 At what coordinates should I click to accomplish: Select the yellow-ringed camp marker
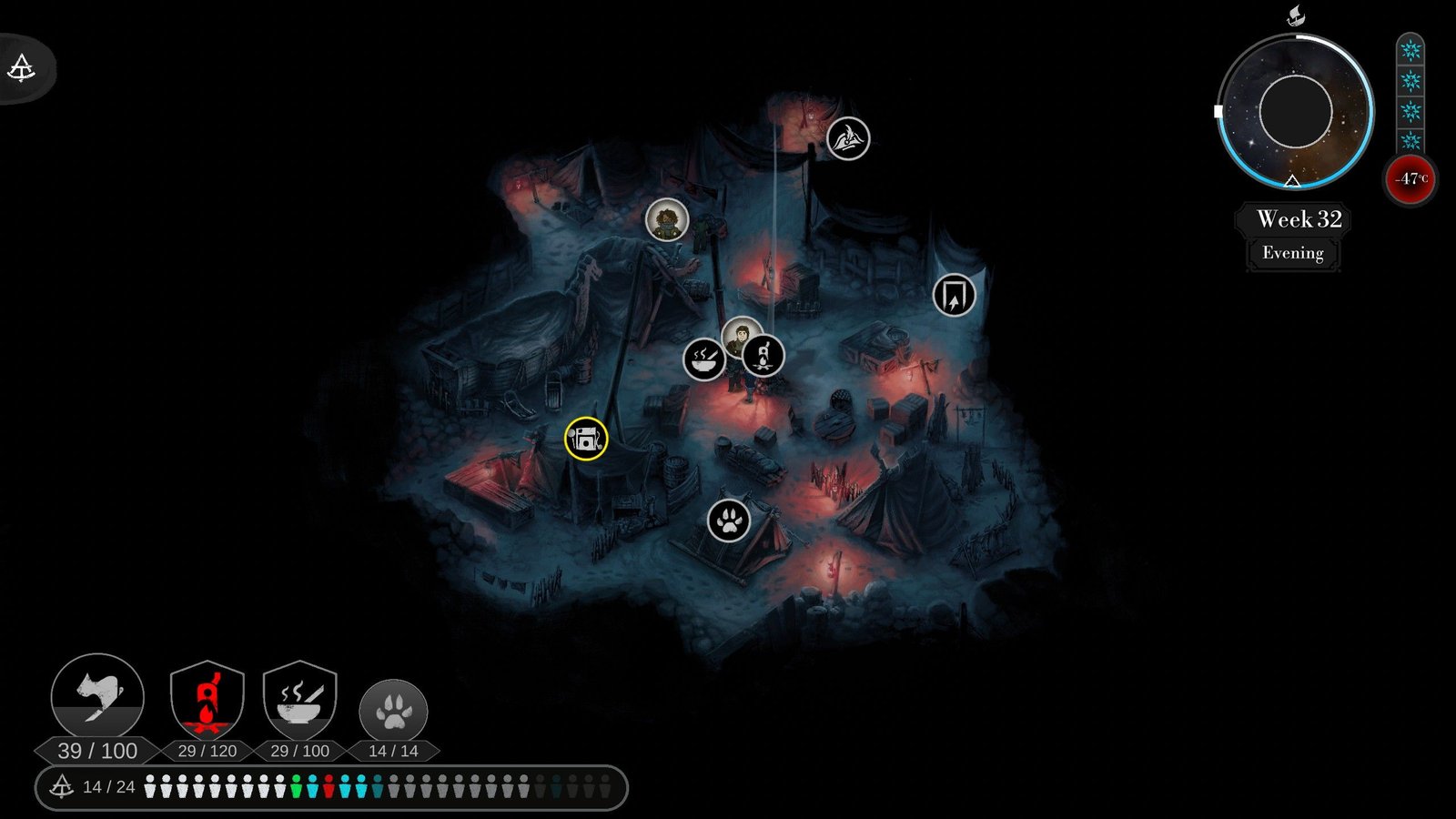[586, 439]
